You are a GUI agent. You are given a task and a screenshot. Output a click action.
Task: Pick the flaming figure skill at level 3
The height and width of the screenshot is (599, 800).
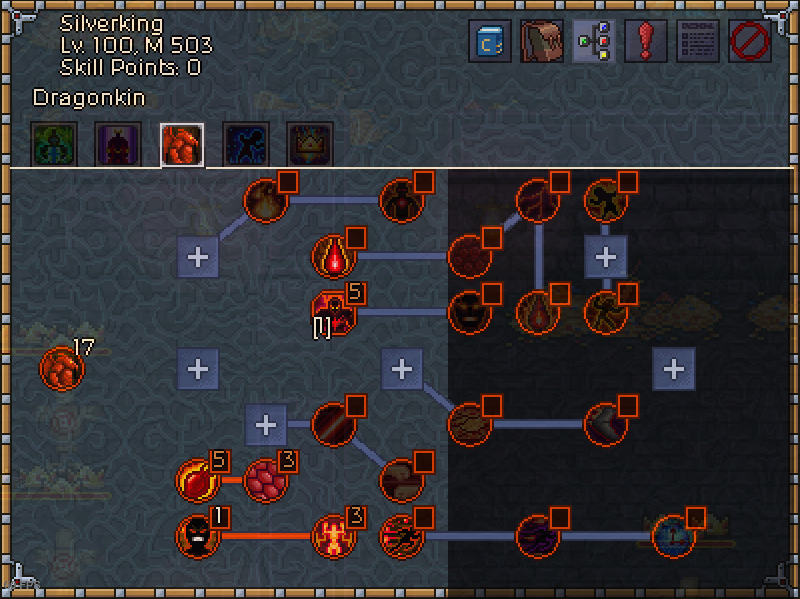(x=333, y=536)
